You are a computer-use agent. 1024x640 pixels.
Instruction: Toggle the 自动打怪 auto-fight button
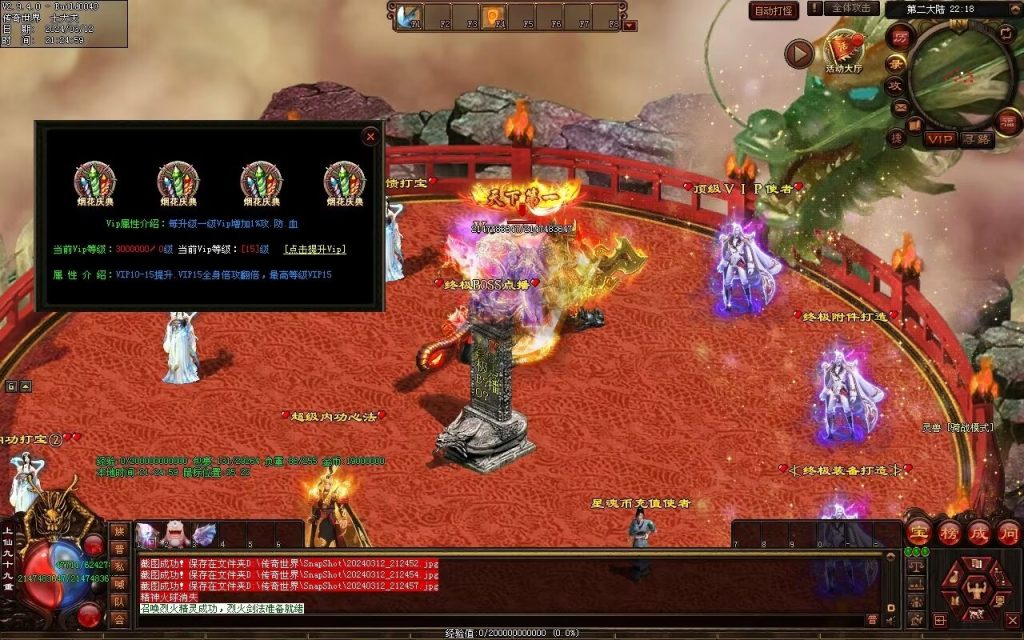click(x=774, y=11)
